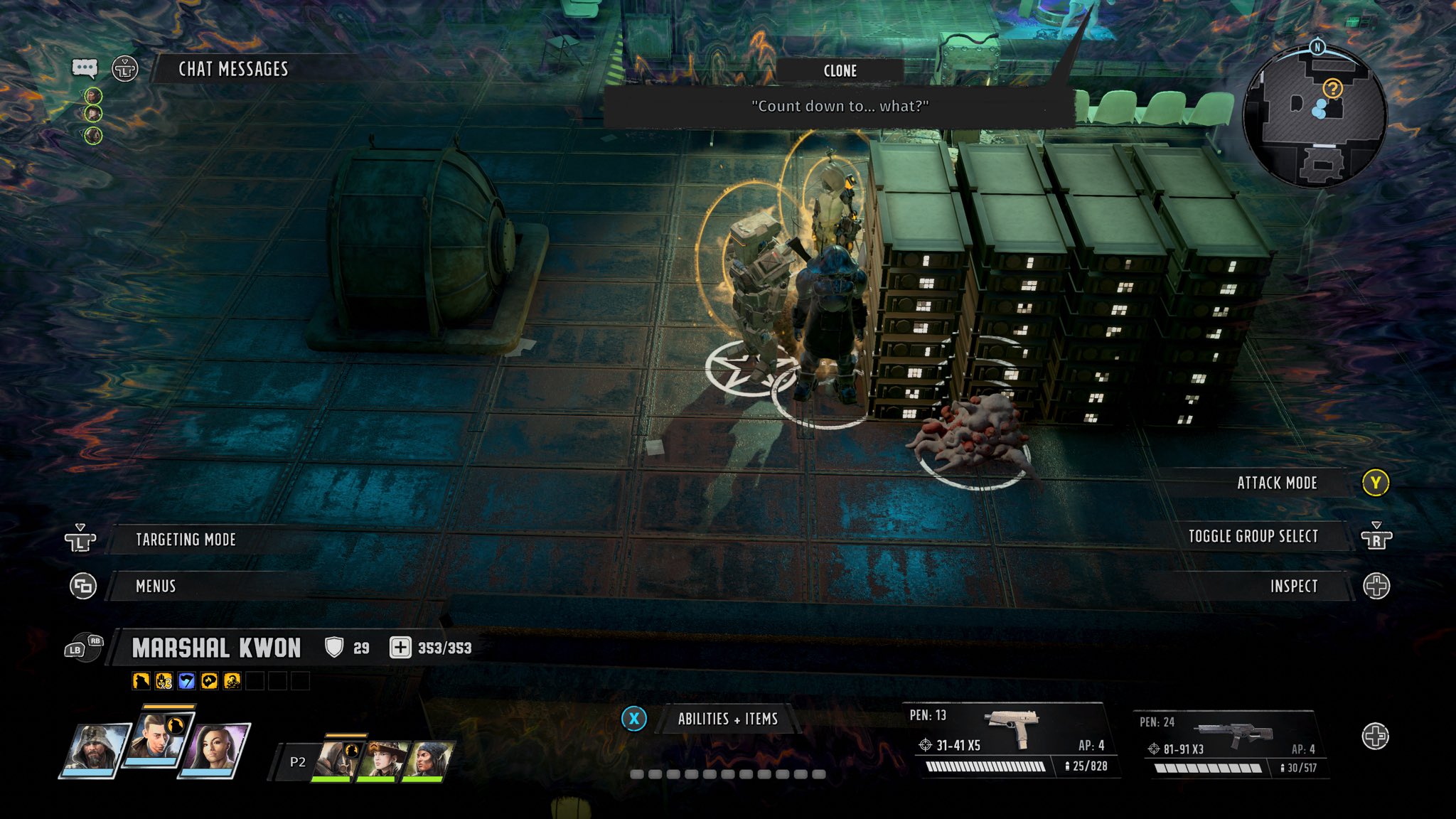Open the Menus option
The height and width of the screenshot is (819, 1456).
[156, 587]
